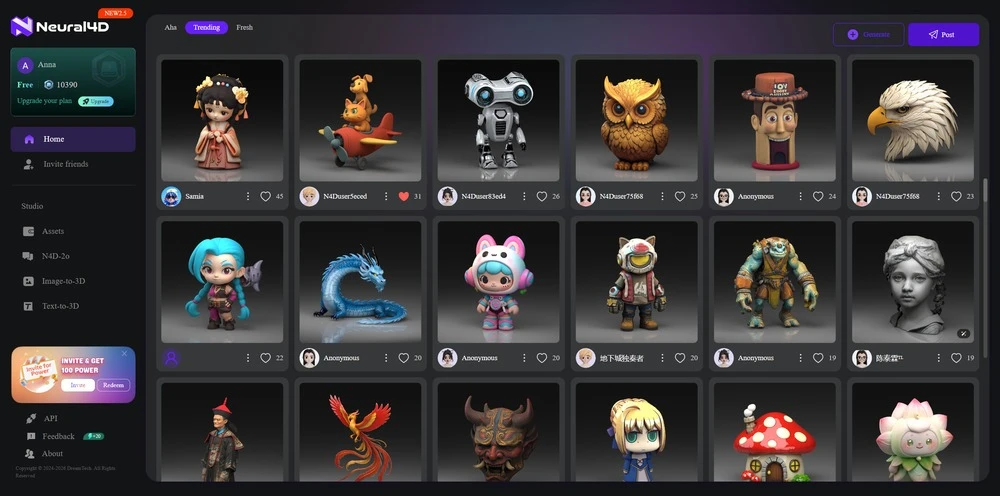Close the invite promo banner
The image size is (1000, 496).
(x=125, y=353)
